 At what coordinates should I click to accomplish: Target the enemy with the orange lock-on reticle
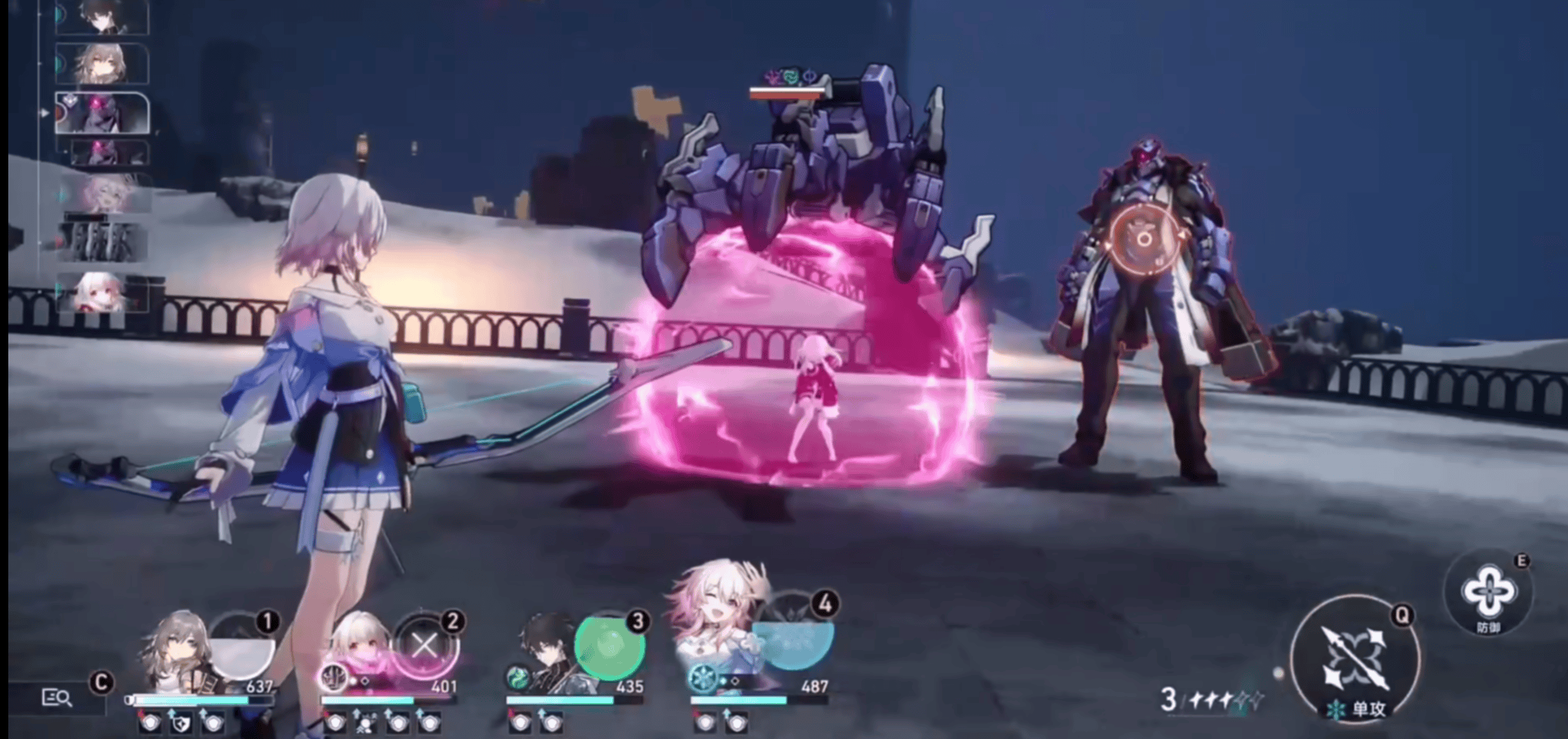[x=1143, y=239]
